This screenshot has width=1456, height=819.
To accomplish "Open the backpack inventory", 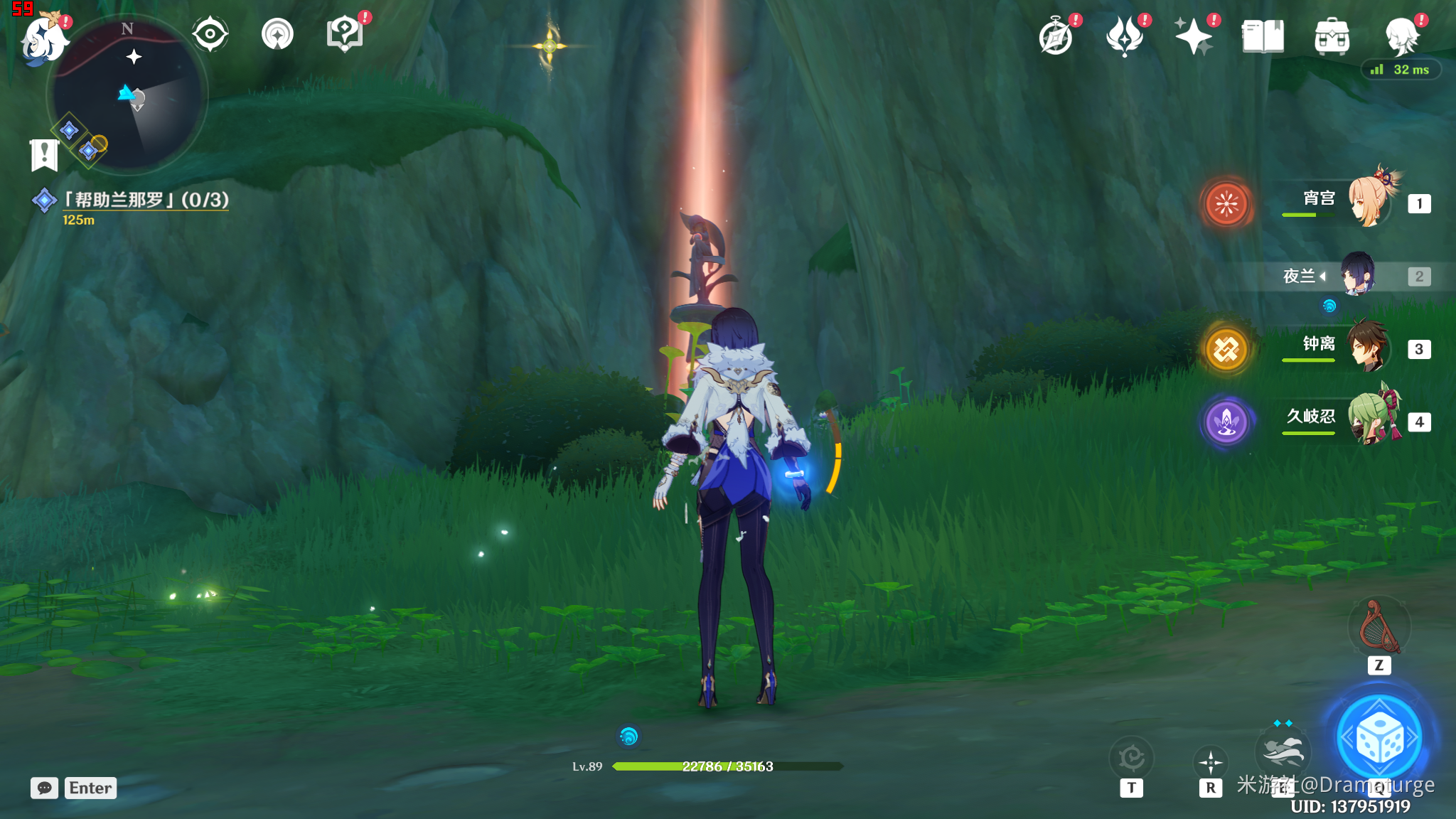I will coord(1332,37).
